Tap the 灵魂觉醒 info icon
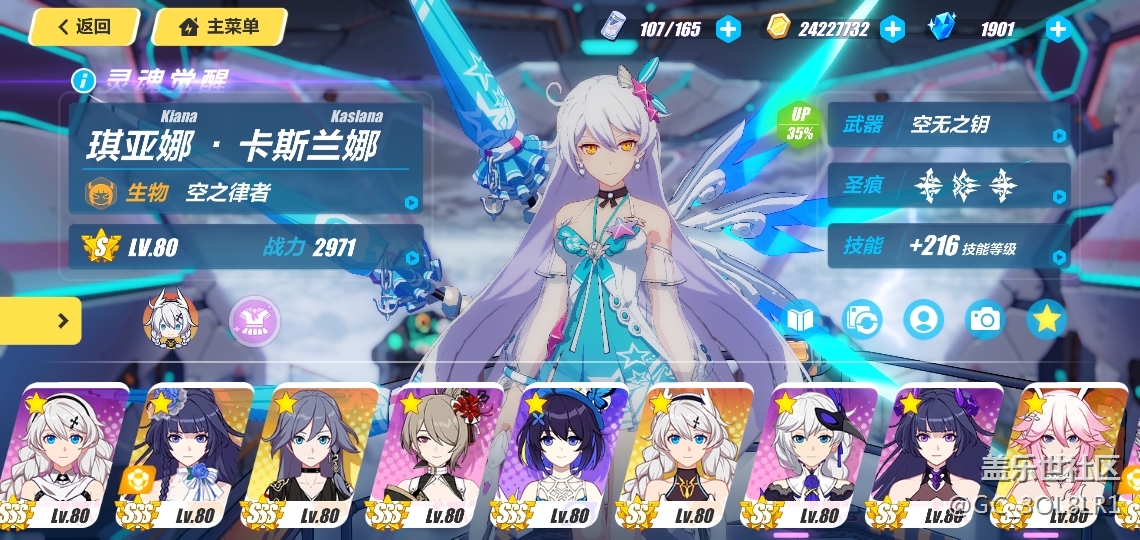The height and width of the screenshot is (540, 1140). pos(84,80)
